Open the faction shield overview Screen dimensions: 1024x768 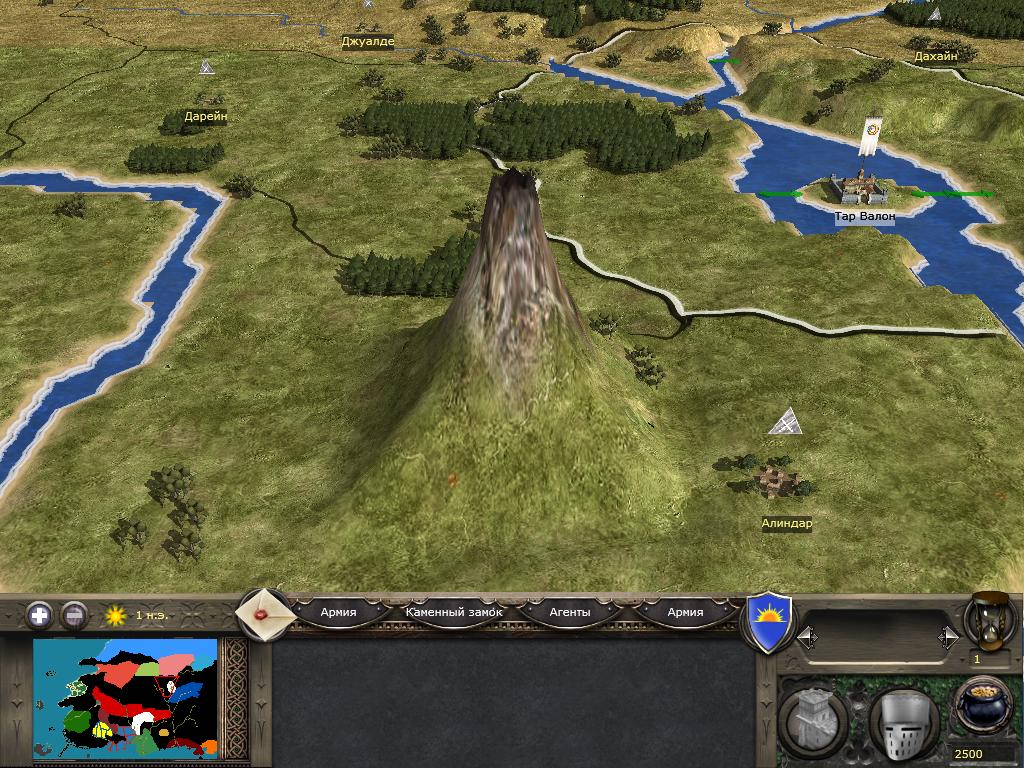(x=770, y=622)
